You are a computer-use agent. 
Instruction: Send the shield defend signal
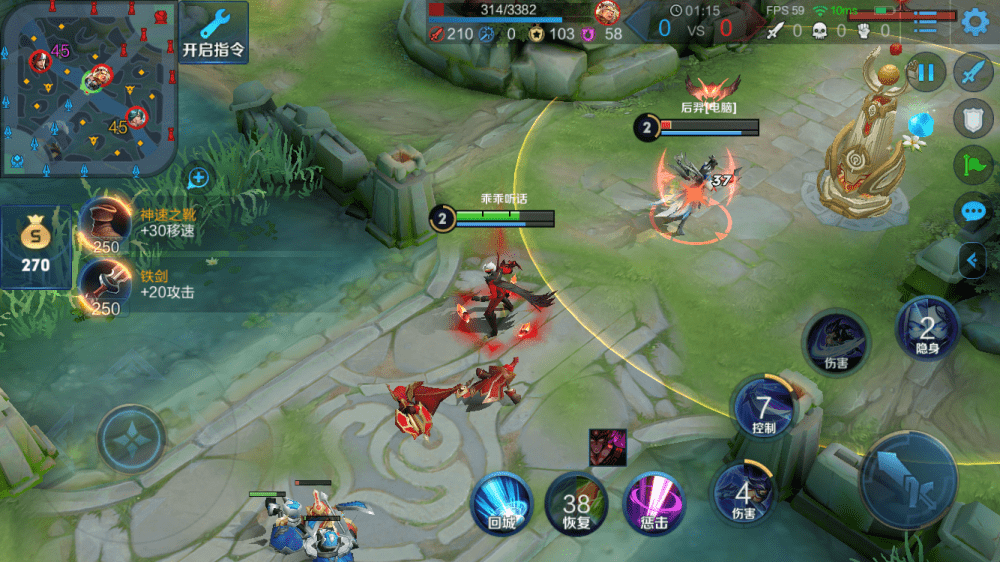(973, 119)
